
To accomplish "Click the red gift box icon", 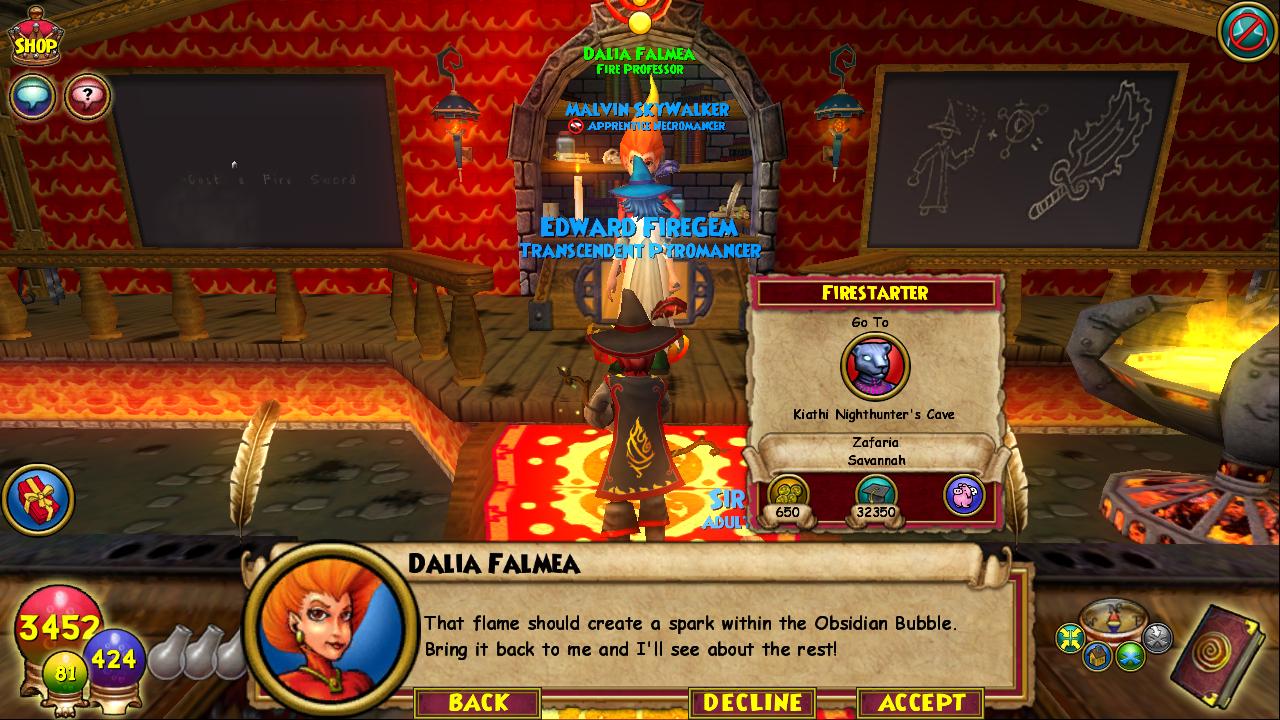I will click(x=38, y=498).
